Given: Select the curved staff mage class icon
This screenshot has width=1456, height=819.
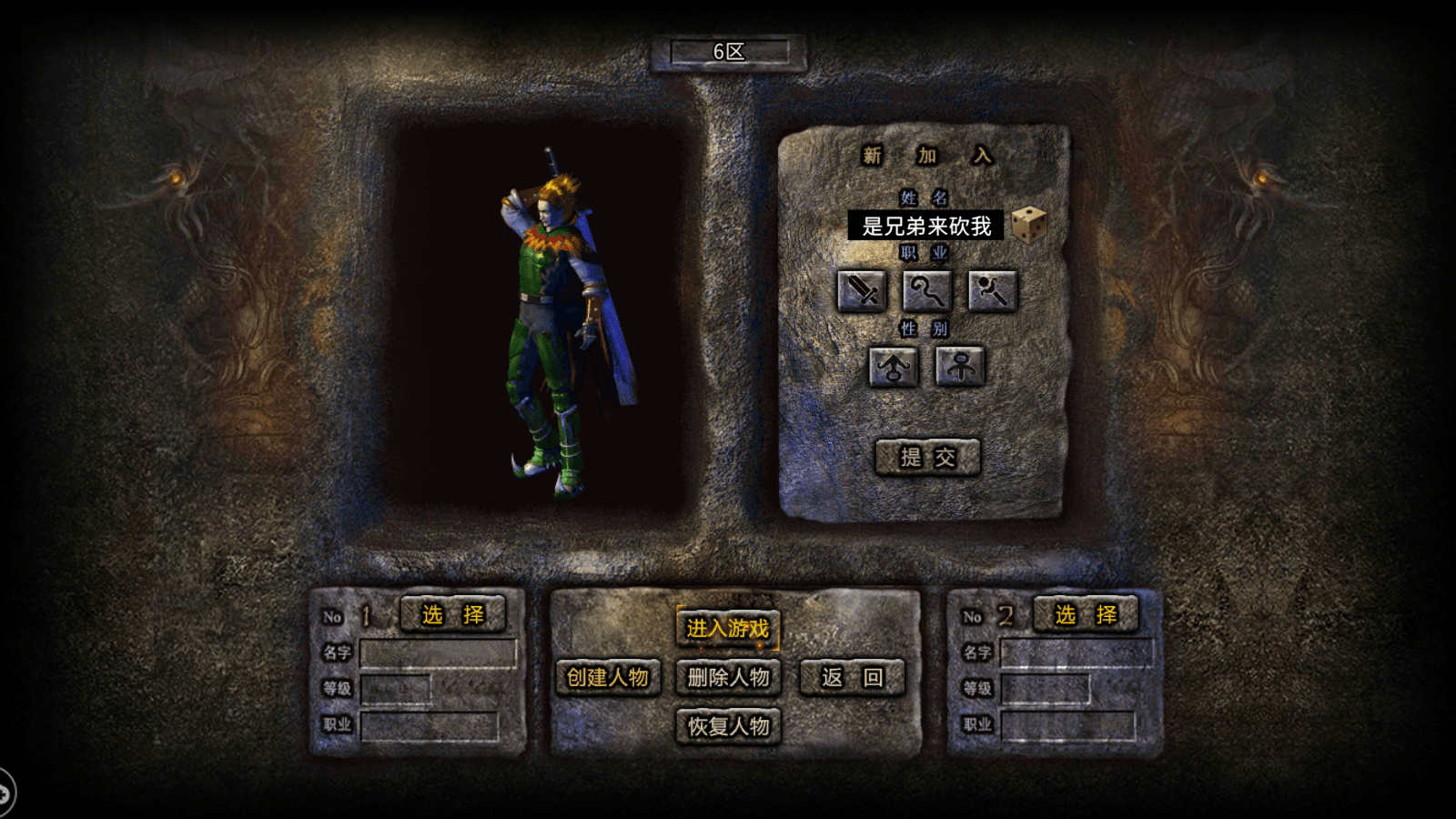Looking at the screenshot, I should coord(926,291).
